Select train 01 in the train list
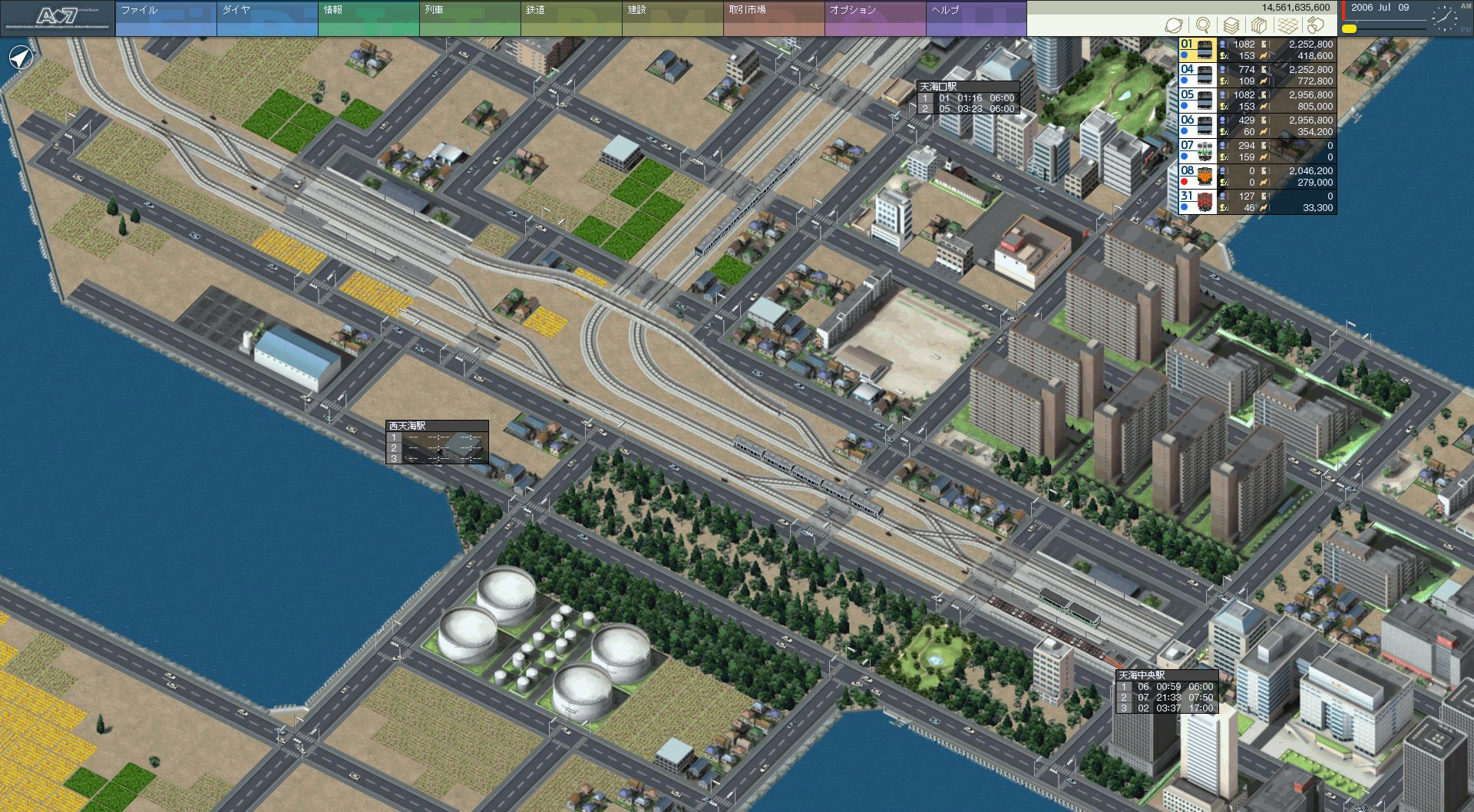 point(1197,50)
